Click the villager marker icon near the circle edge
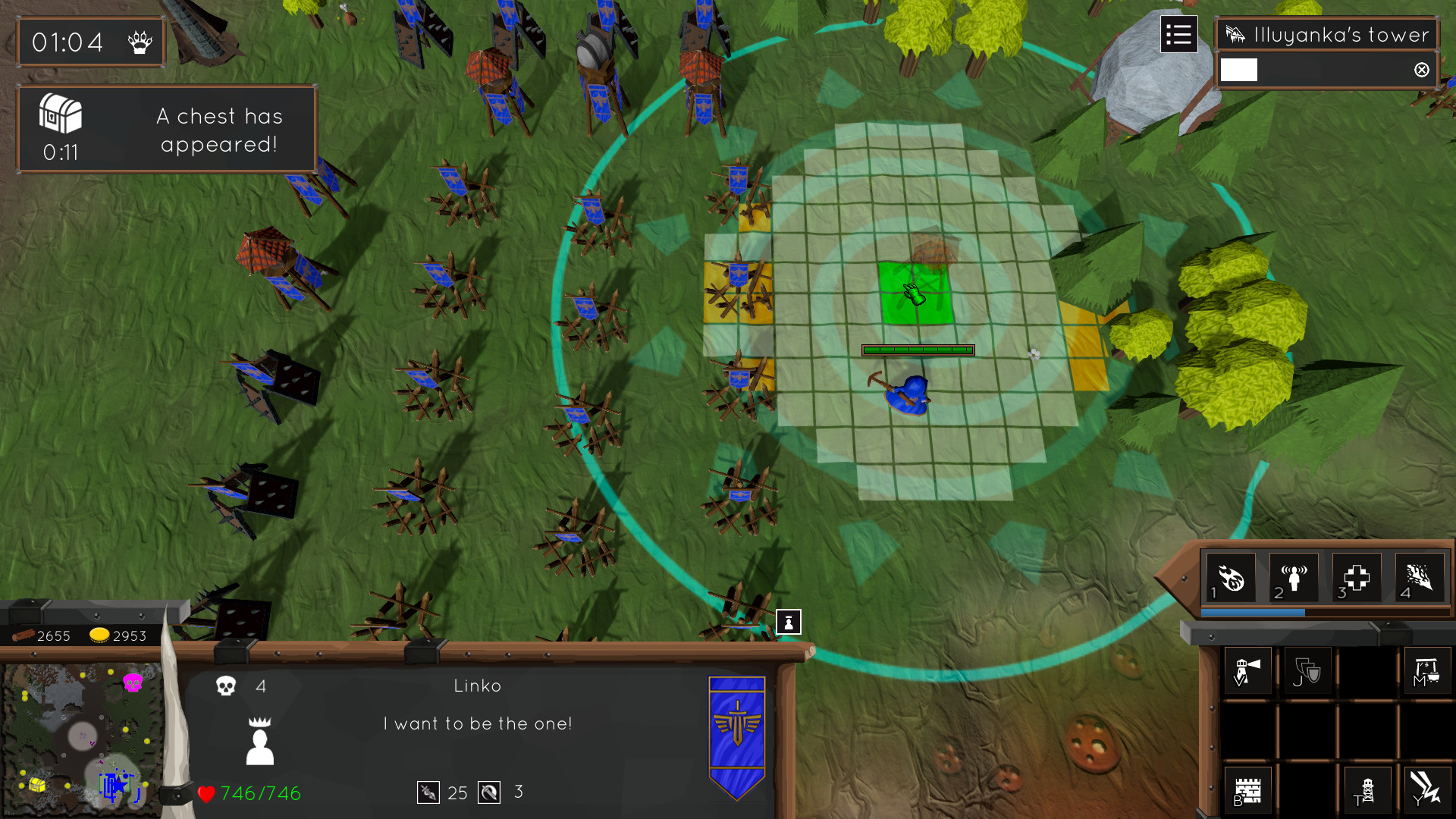1456x819 pixels. tap(789, 622)
